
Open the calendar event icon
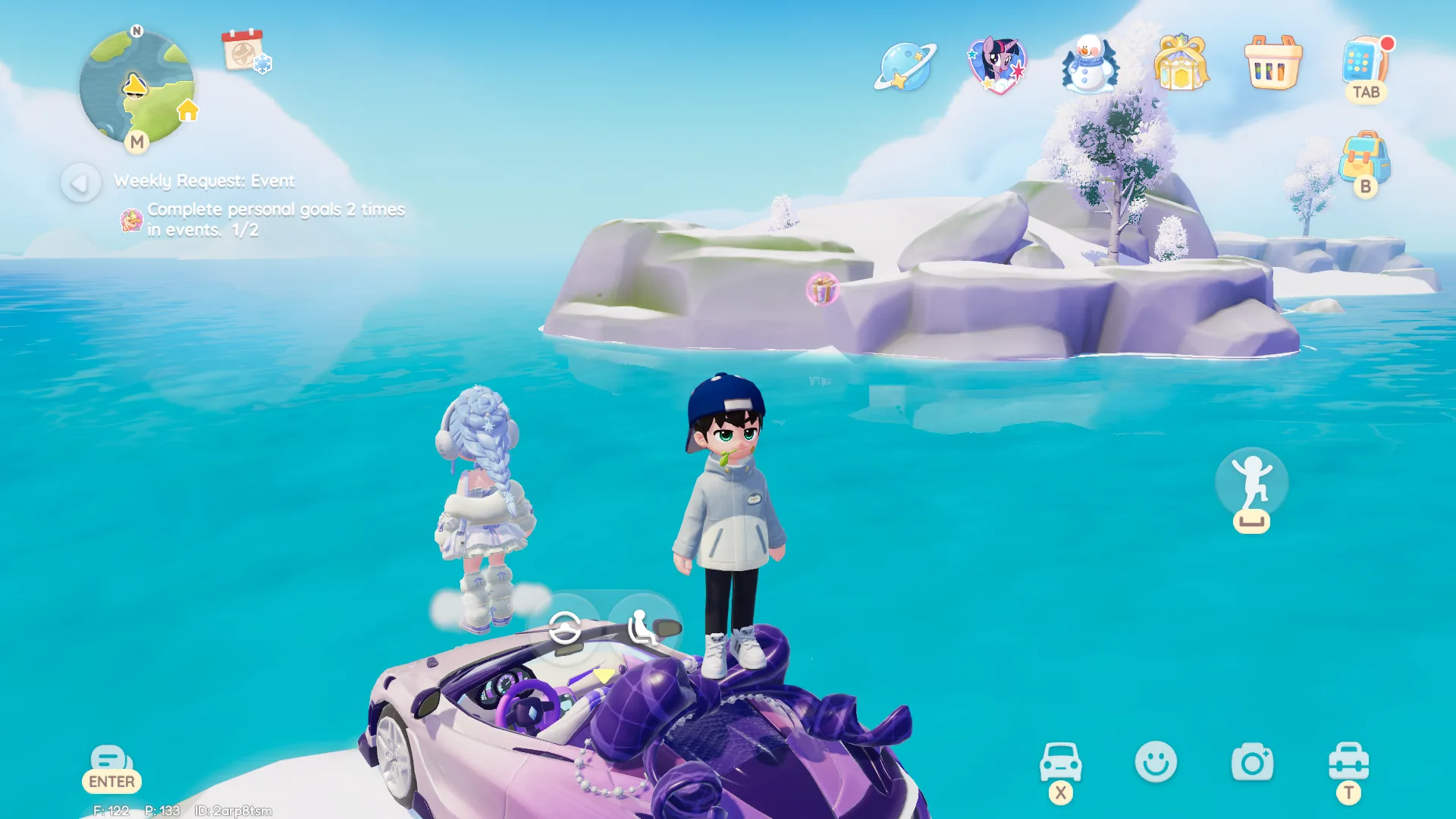tap(244, 51)
